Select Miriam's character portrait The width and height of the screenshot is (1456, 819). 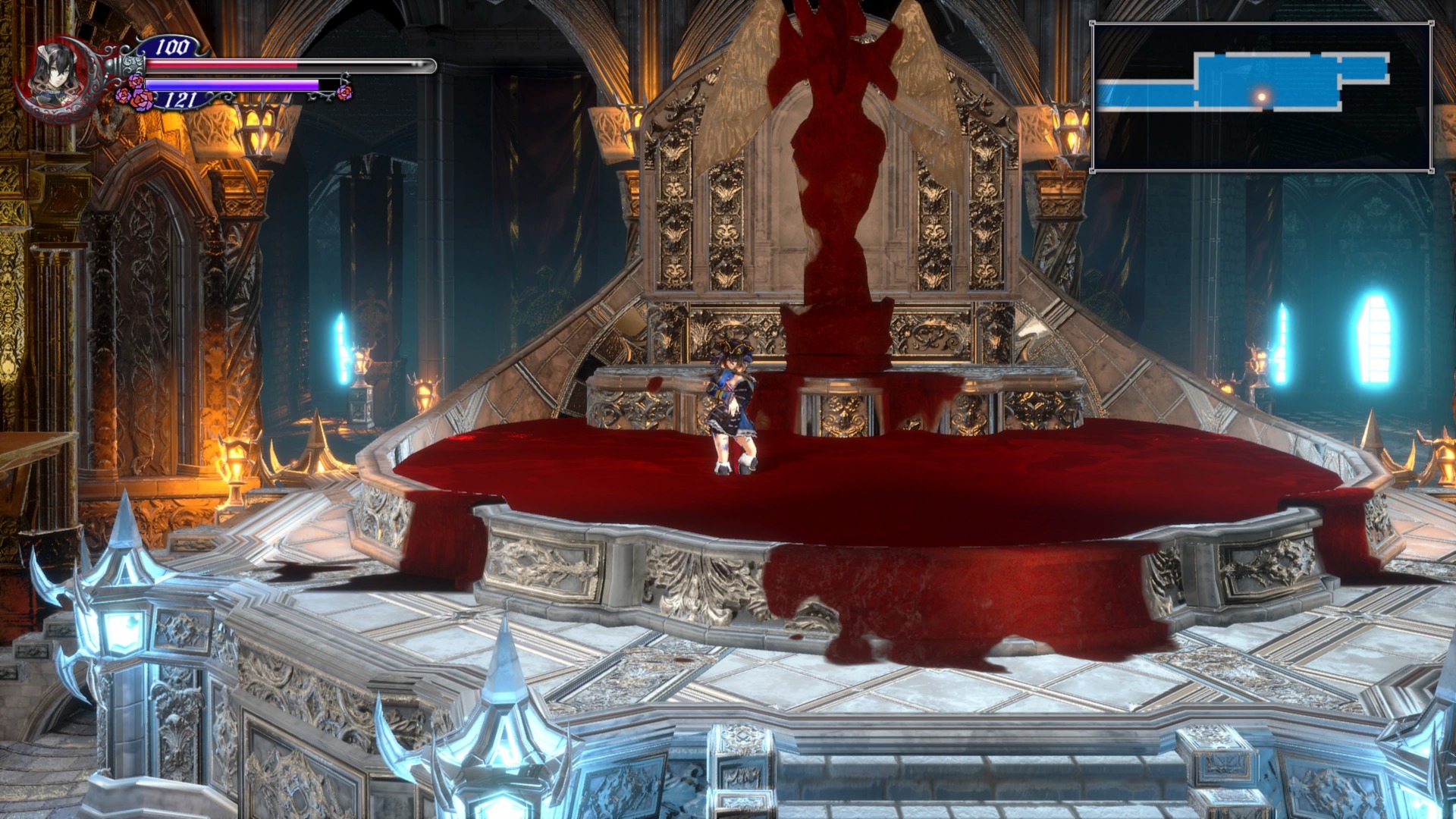pos(58,76)
